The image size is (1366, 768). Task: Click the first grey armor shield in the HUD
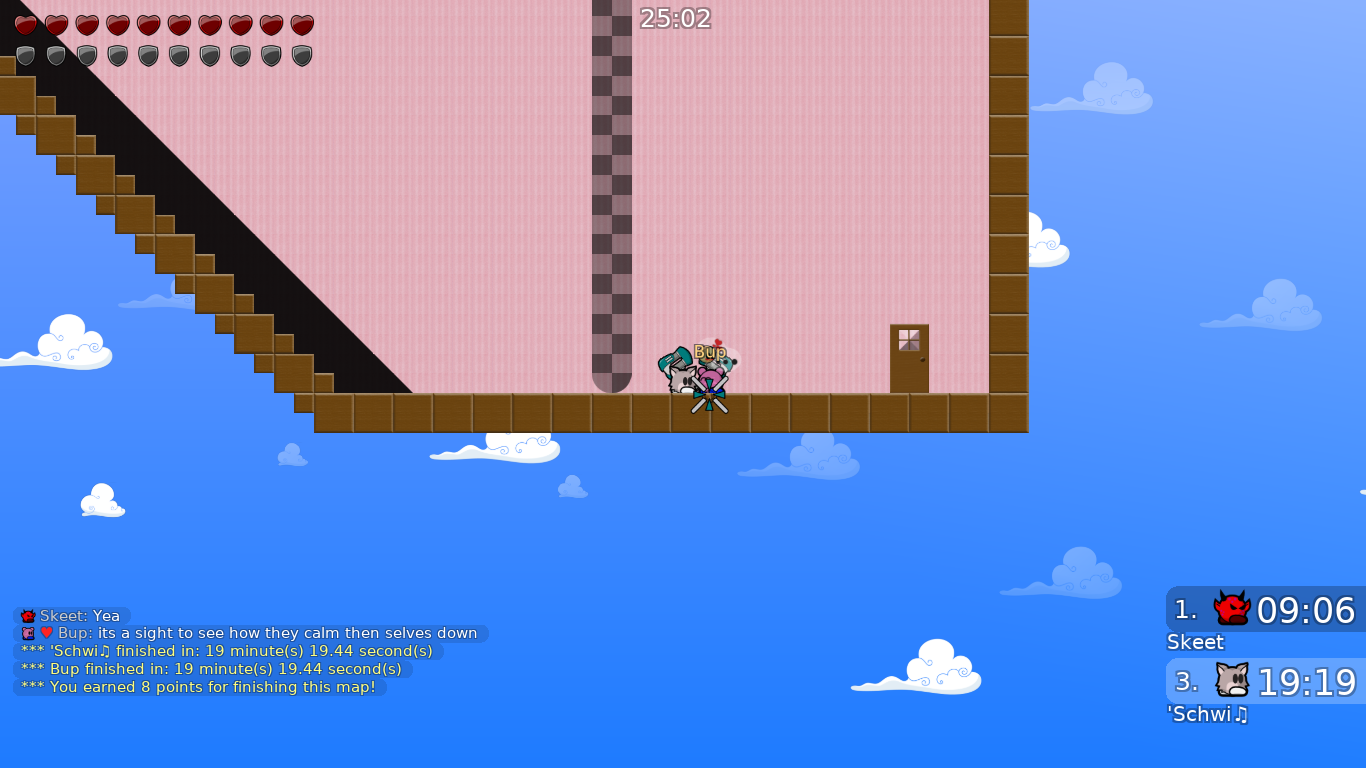pyautogui.click(x=25, y=56)
